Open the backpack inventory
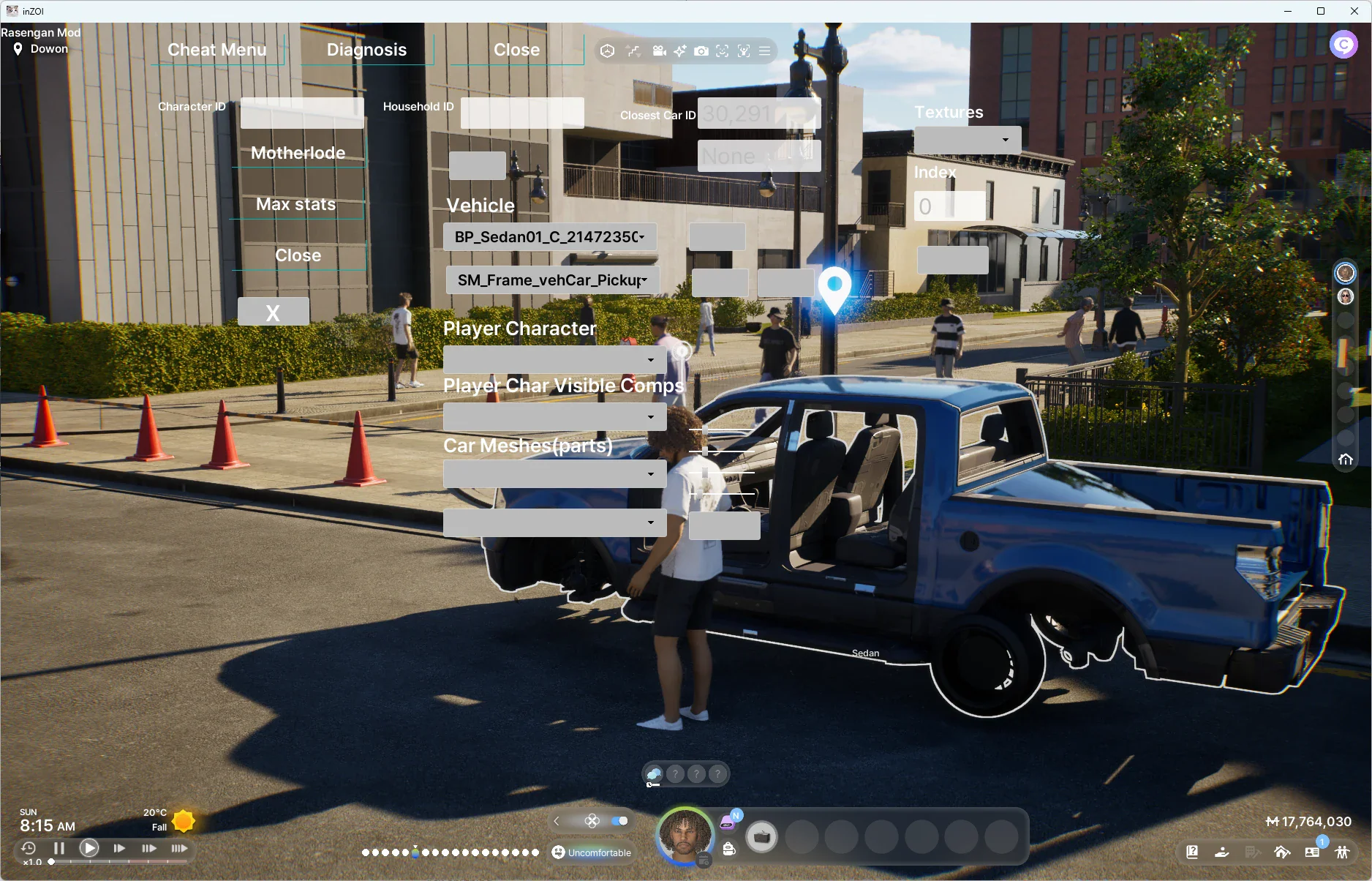 [729, 849]
